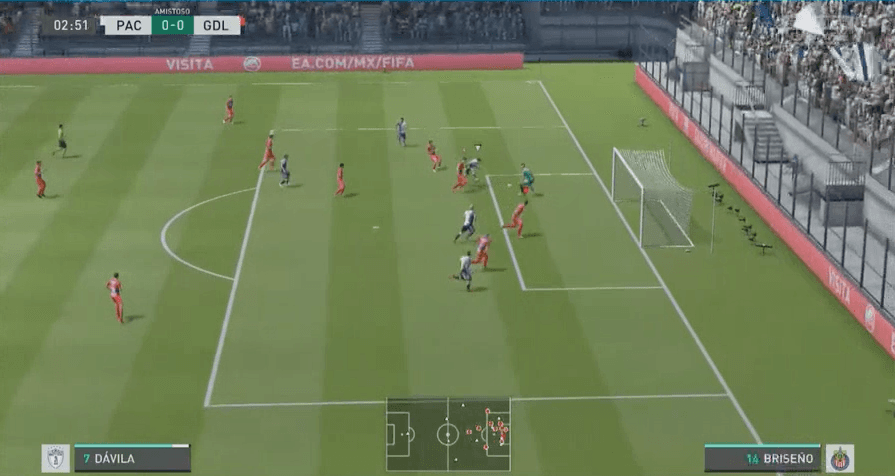Select the Briseño player name panel
This screenshot has height=476, width=895.
coord(762,459)
